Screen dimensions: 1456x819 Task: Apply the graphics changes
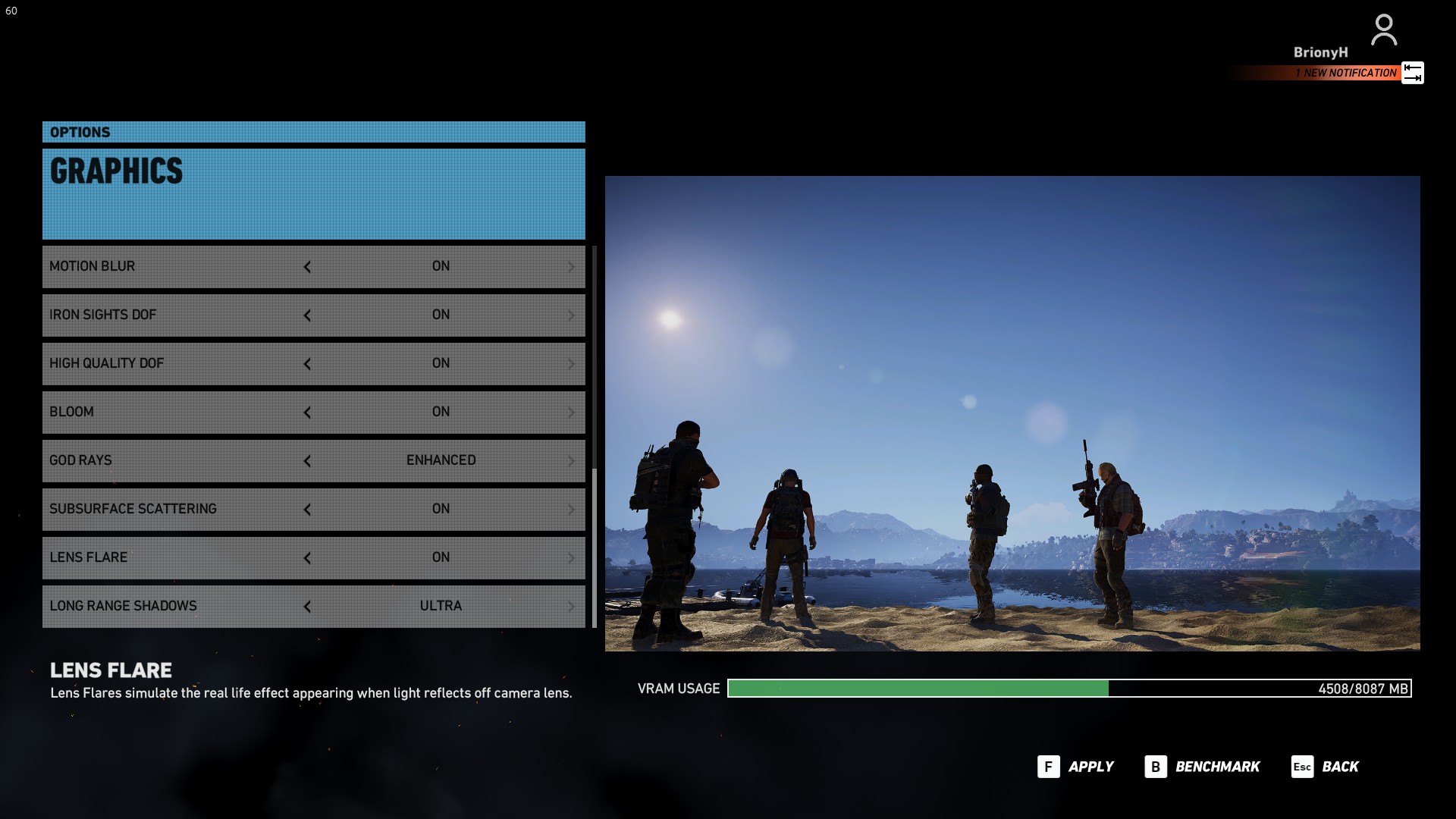point(1076,767)
